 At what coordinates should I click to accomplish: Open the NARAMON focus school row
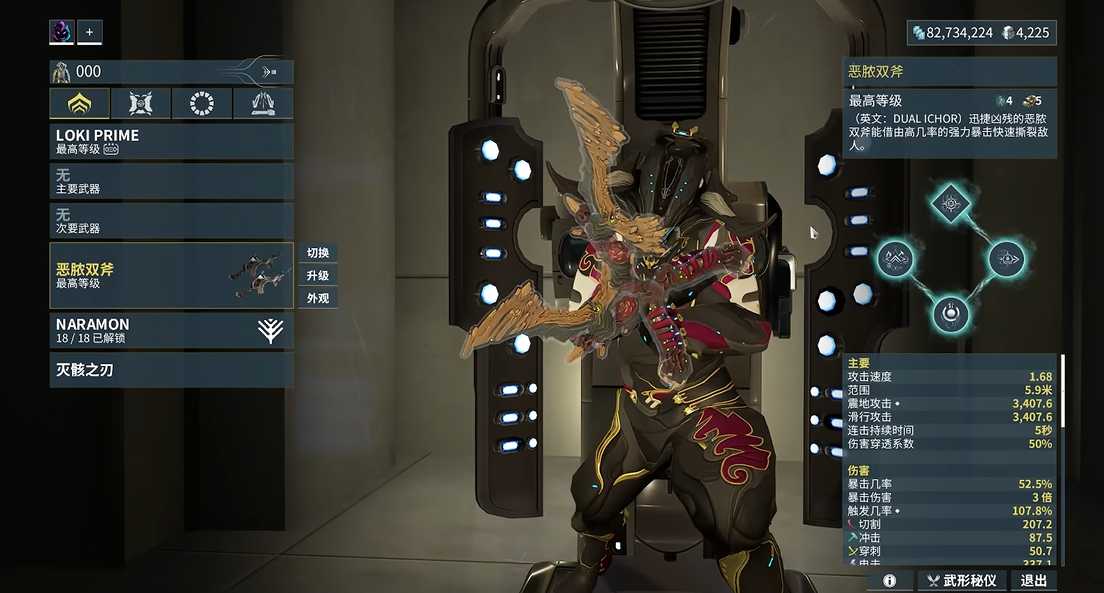pos(171,331)
